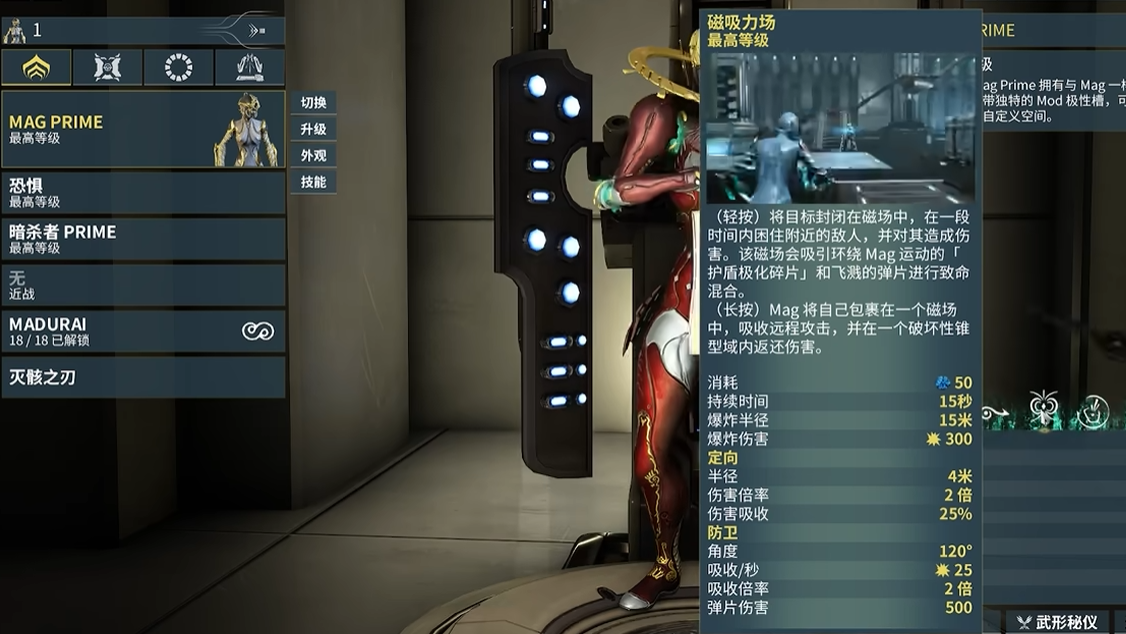The width and height of the screenshot is (1126, 634).
Task: Click the 切换 (switch) button
Action: pos(313,103)
